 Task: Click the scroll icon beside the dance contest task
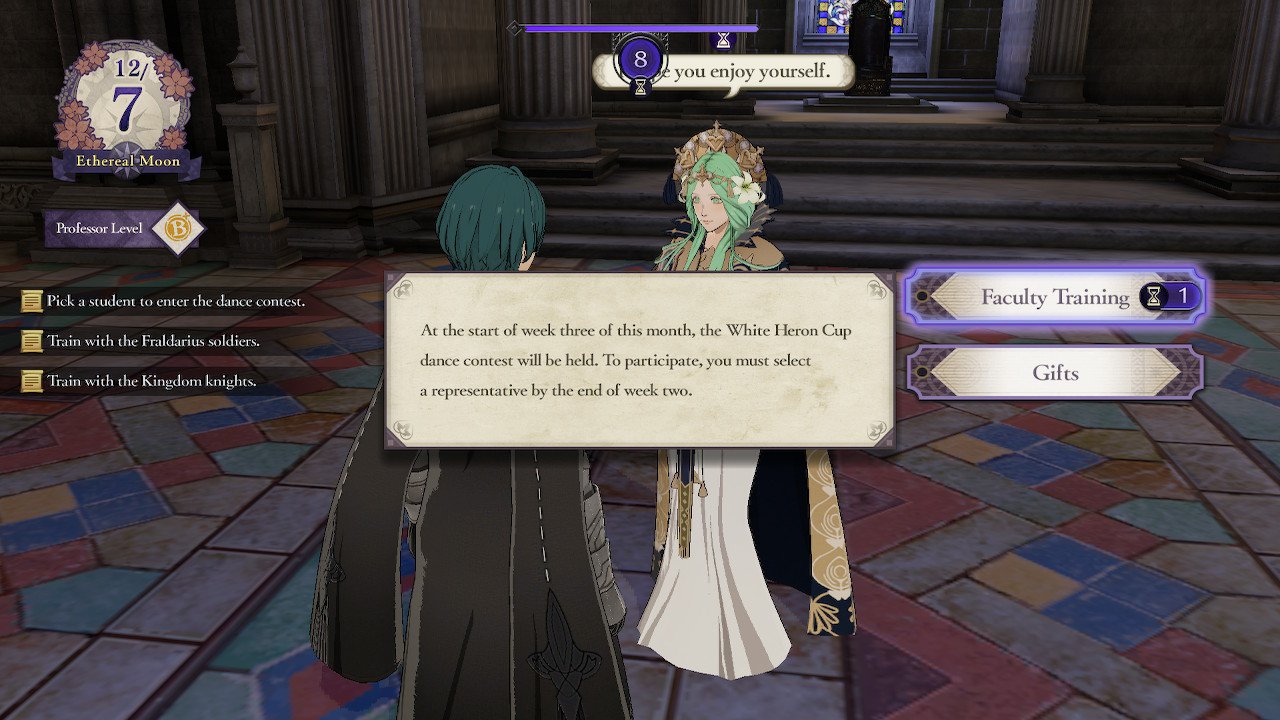(x=31, y=300)
